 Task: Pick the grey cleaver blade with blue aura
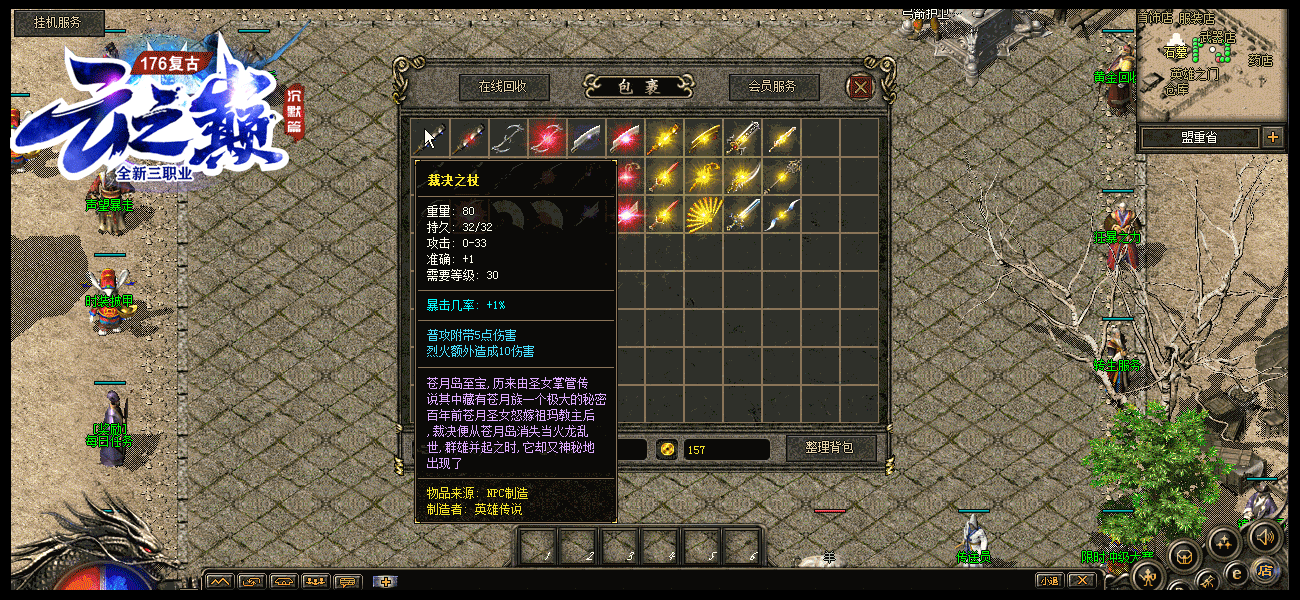[x=587, y=137]
